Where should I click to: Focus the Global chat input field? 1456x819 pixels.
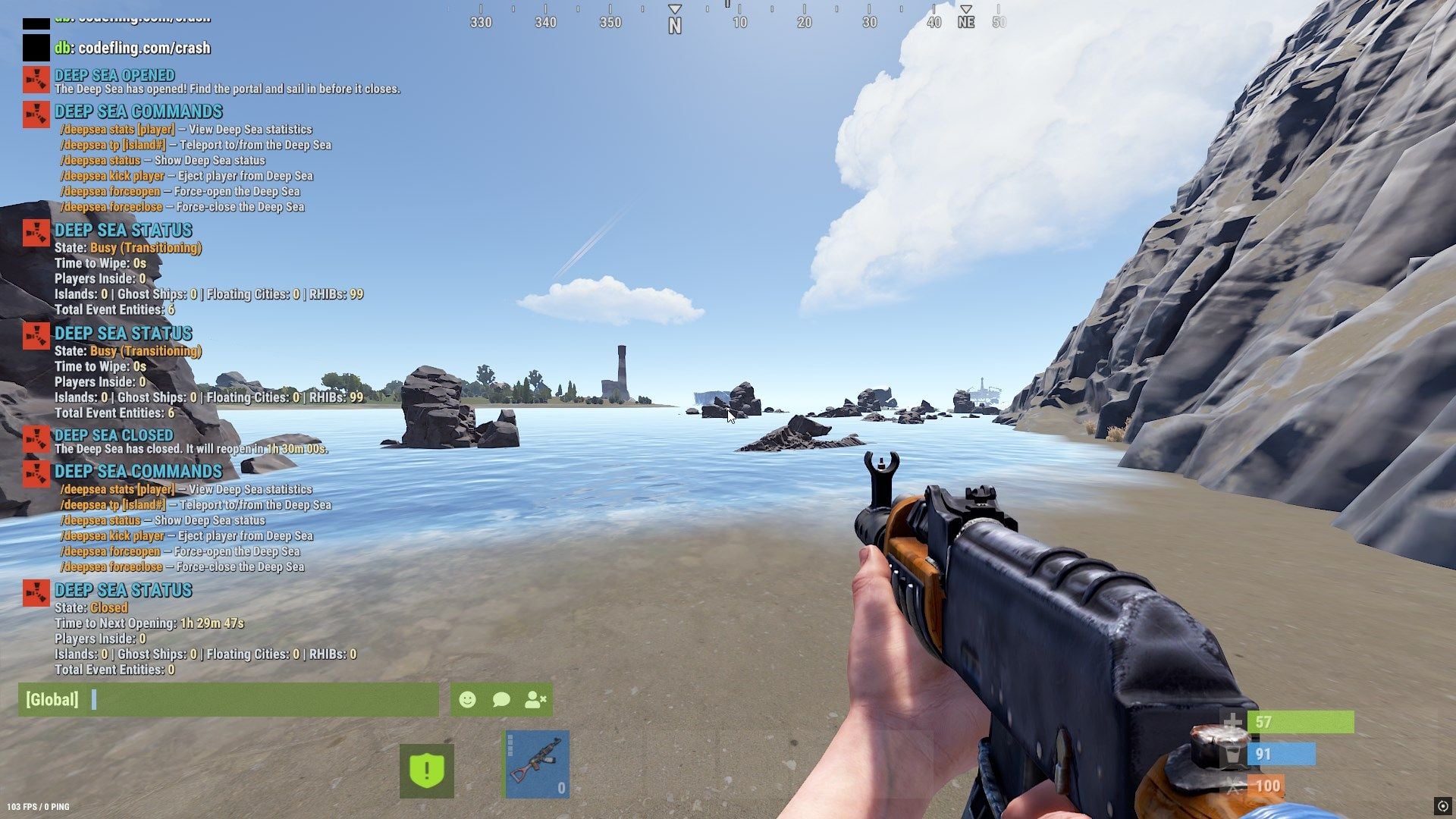pos(258,699)
